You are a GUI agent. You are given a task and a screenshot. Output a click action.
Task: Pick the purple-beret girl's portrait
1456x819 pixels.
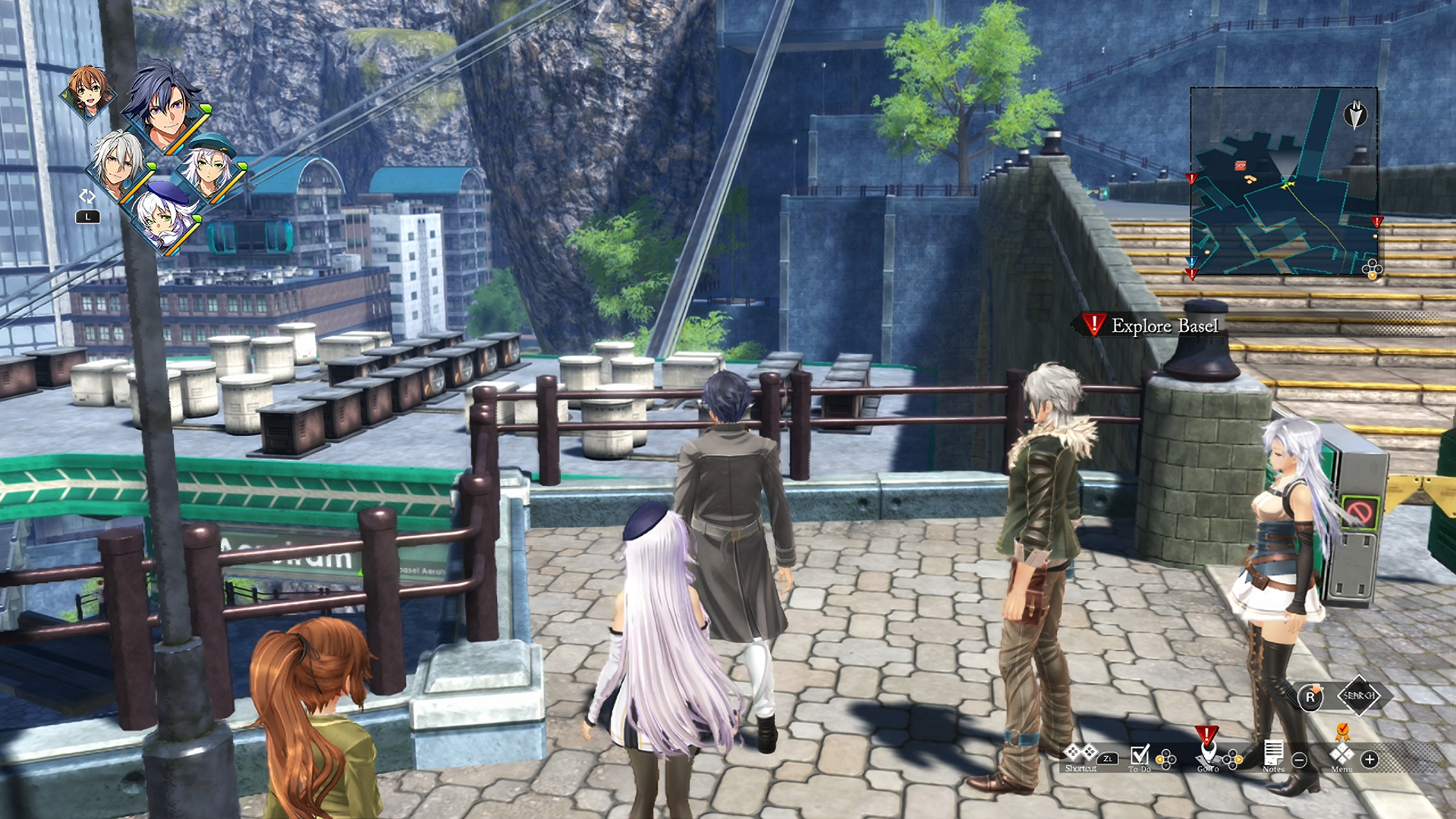tap(165, 217)
